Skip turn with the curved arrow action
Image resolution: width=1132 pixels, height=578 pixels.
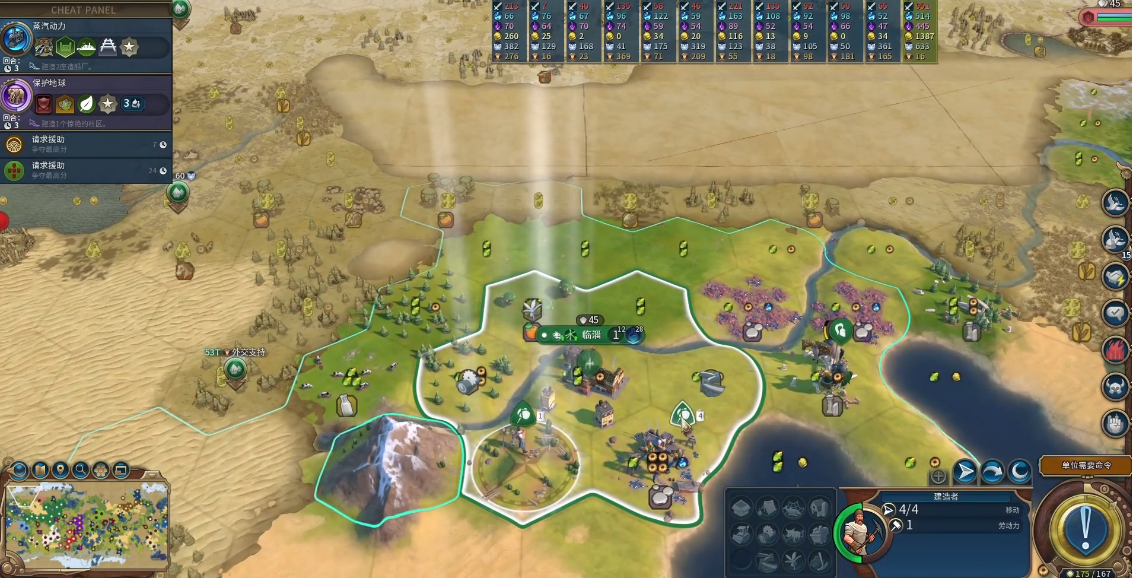(x=992, y=471)
